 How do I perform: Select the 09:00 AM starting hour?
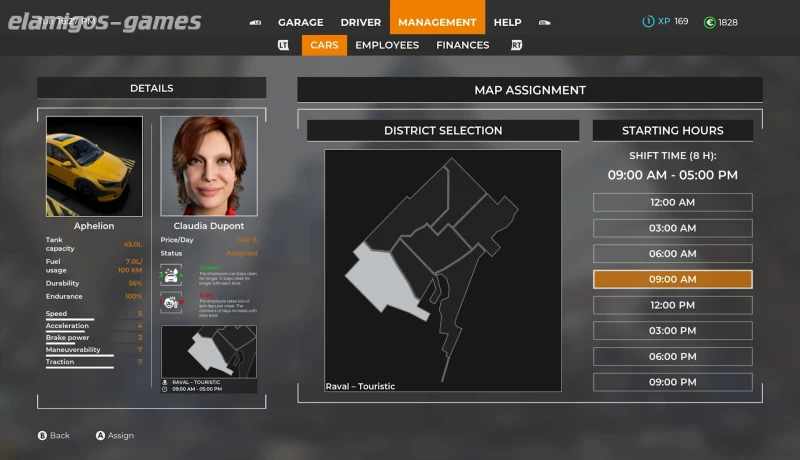(672, 280)
